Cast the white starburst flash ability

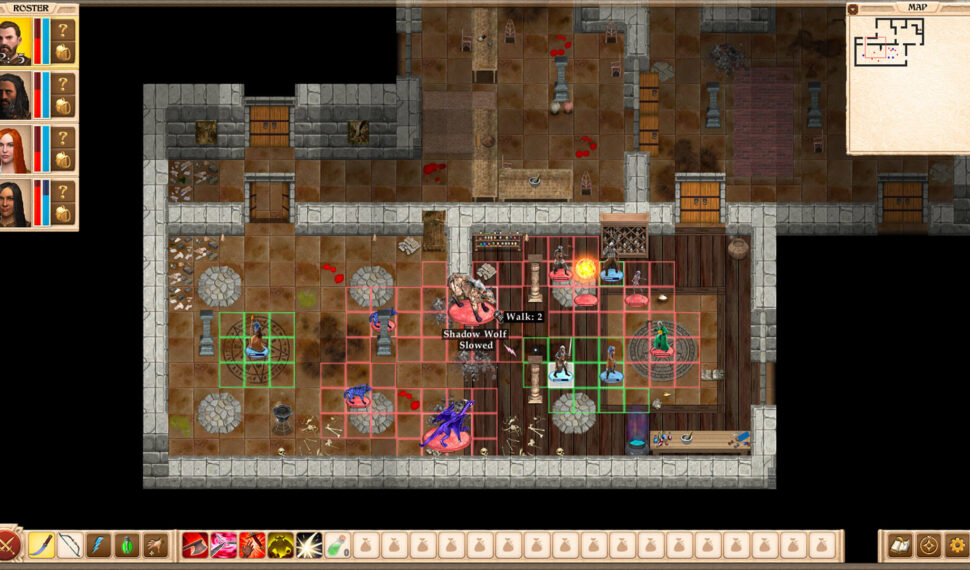click(x=308, y=545)
